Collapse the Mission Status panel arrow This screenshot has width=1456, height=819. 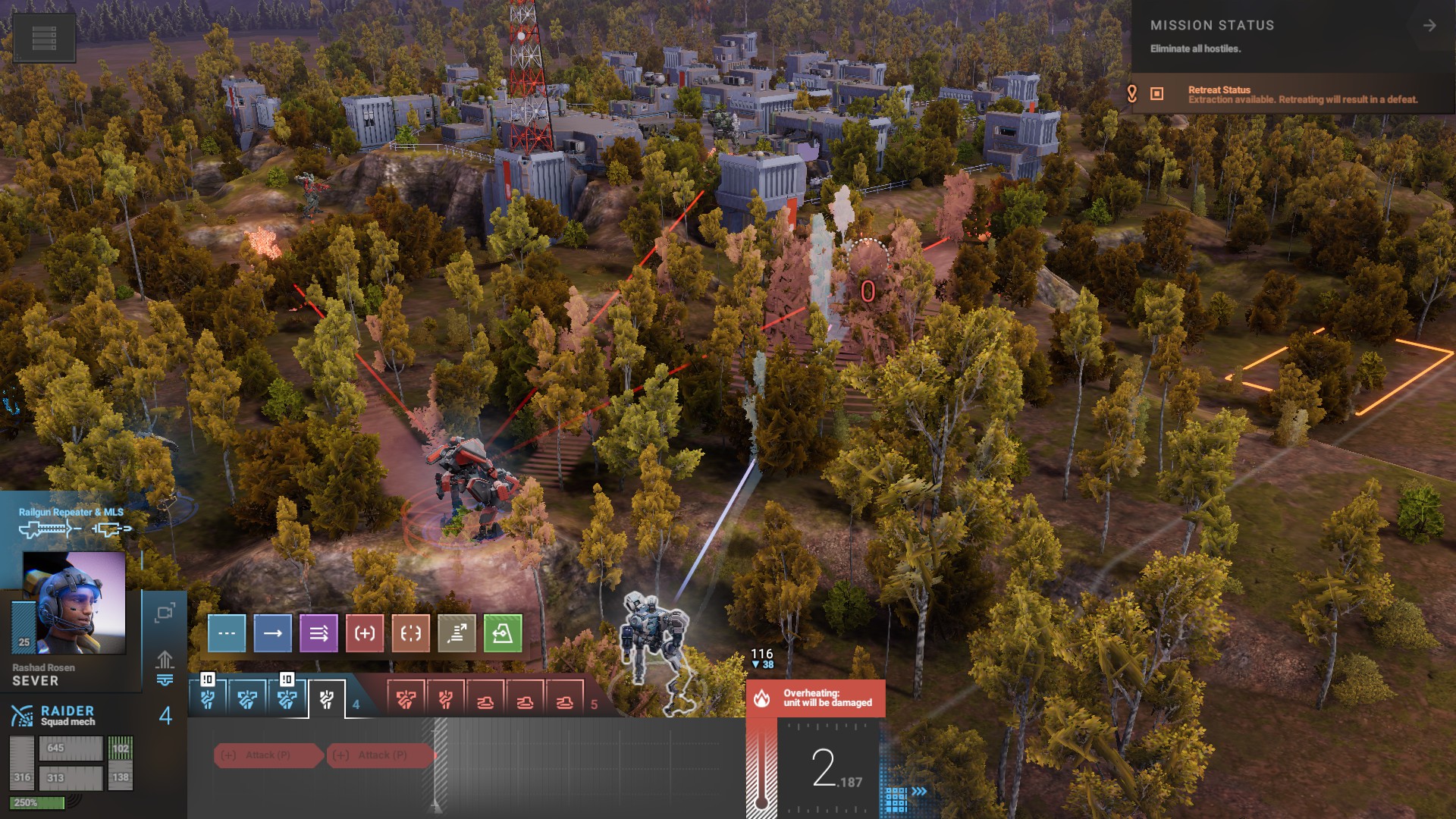1429,26
